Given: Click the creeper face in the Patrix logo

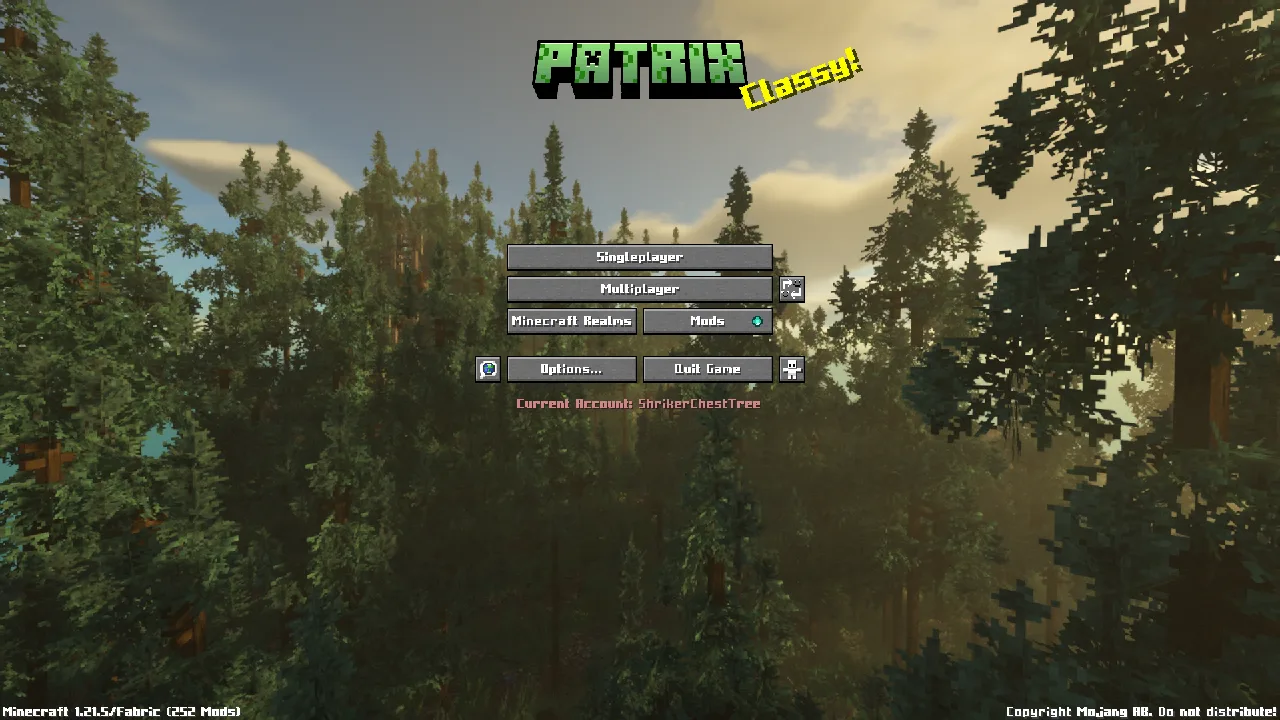Looking at the screenshot, I should pos(591,58).
